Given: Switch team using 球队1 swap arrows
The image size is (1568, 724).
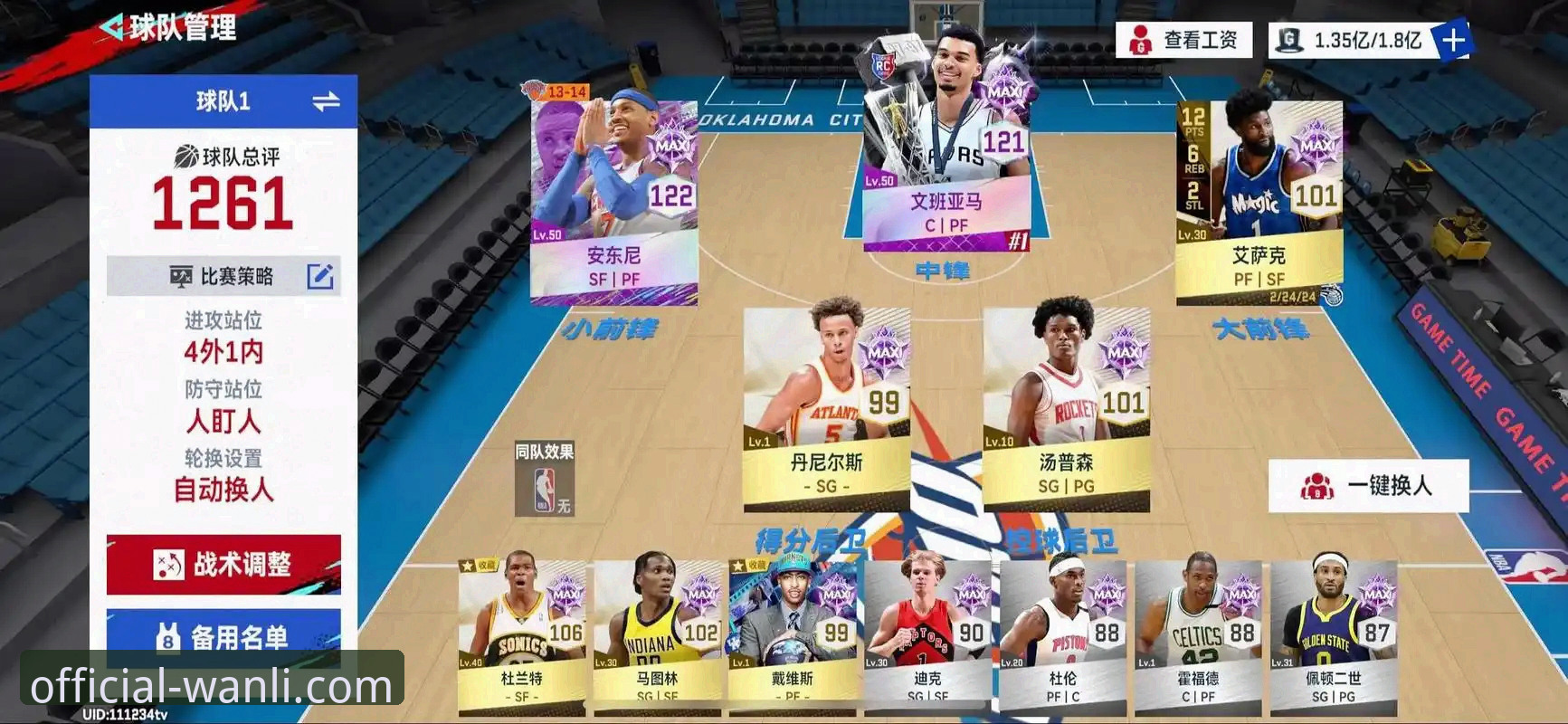Looking at the screenshot, I should pyautogui.click(x=326, y=101).
